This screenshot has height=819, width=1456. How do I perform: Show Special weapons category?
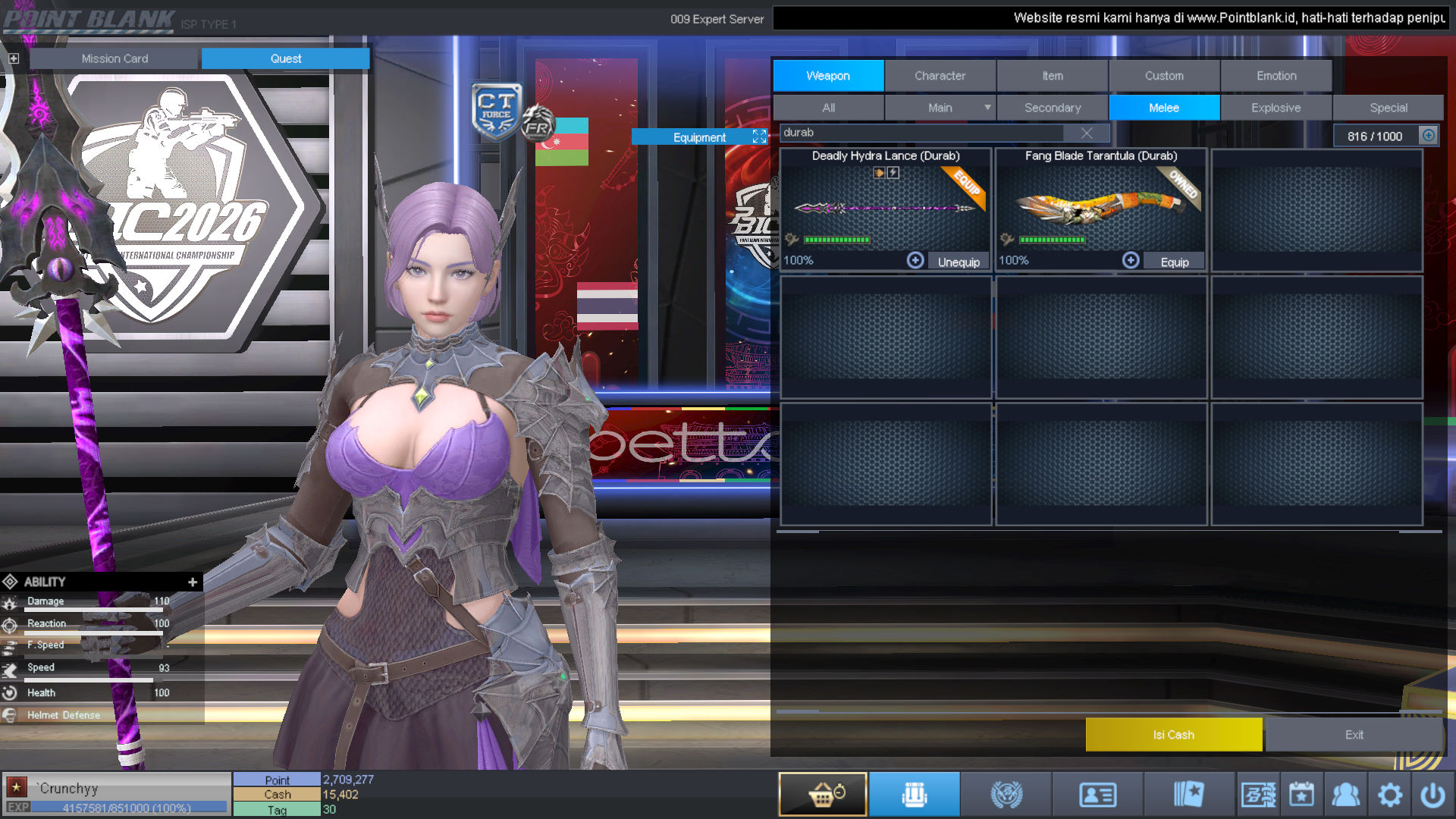[1388, 108]
